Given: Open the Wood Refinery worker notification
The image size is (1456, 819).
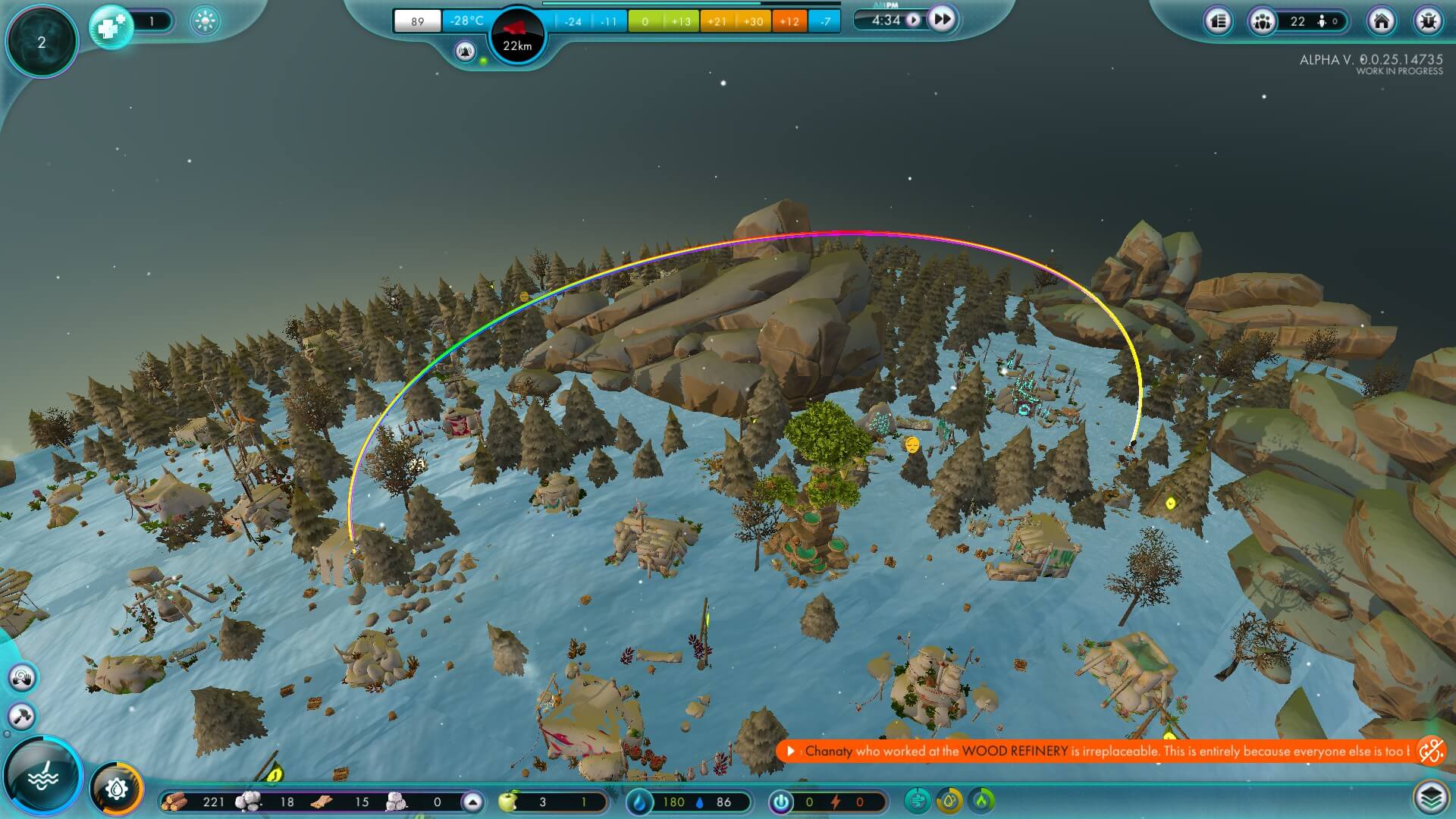Looking at the screenshot, I should [1100, 752].
